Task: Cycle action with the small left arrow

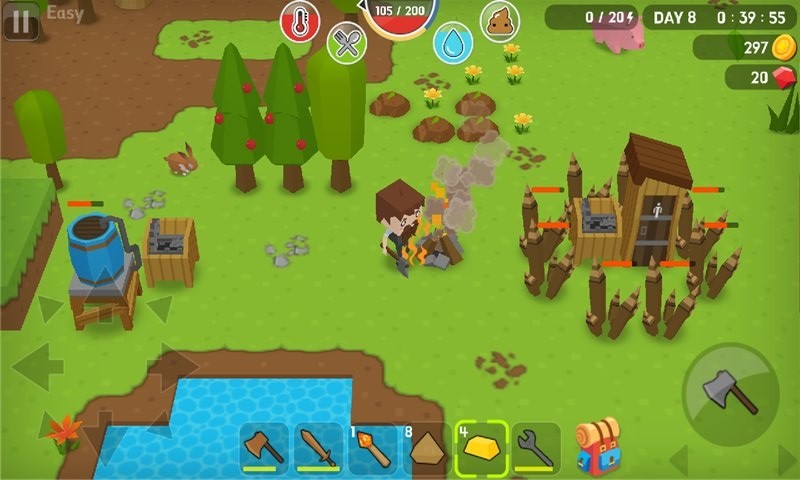Action: [679, 460]
